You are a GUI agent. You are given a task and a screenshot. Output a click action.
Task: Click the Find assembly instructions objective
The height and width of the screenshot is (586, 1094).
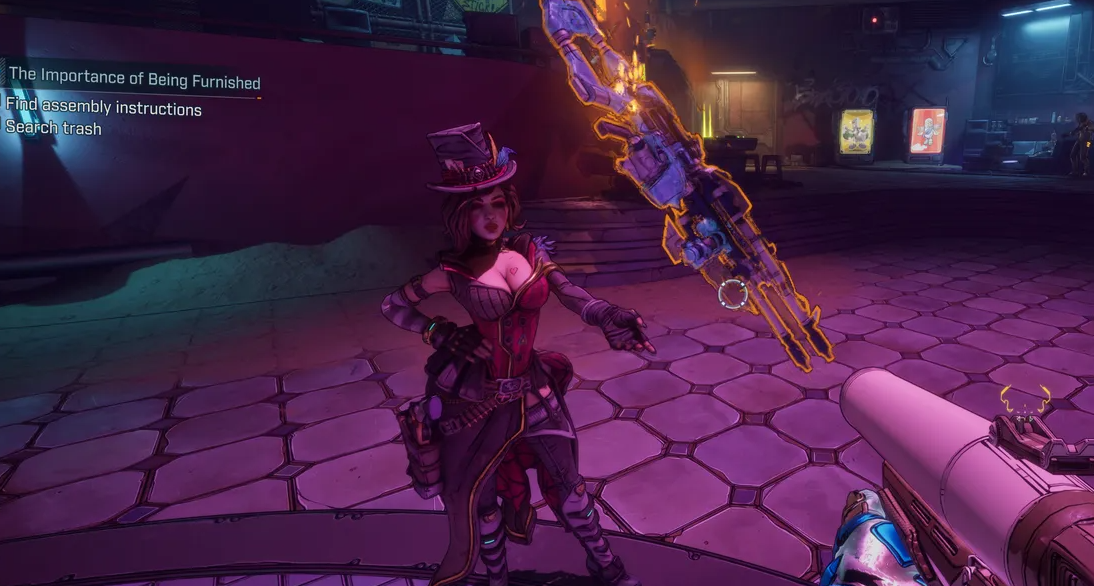coord(104,108)
